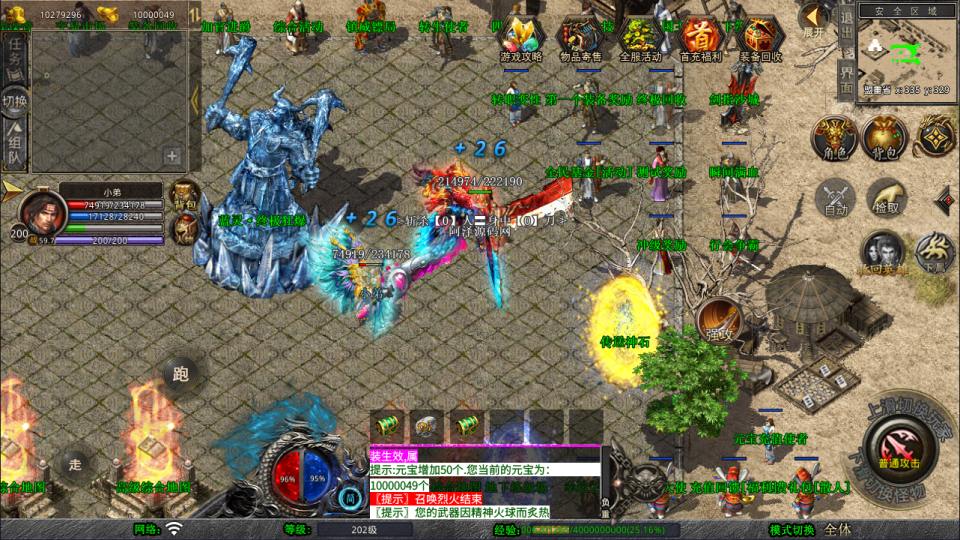The height and width of the screenshot is (540, 960).
Task: Open the minimap
Action: pyautogui.click(x=898, y=50)
